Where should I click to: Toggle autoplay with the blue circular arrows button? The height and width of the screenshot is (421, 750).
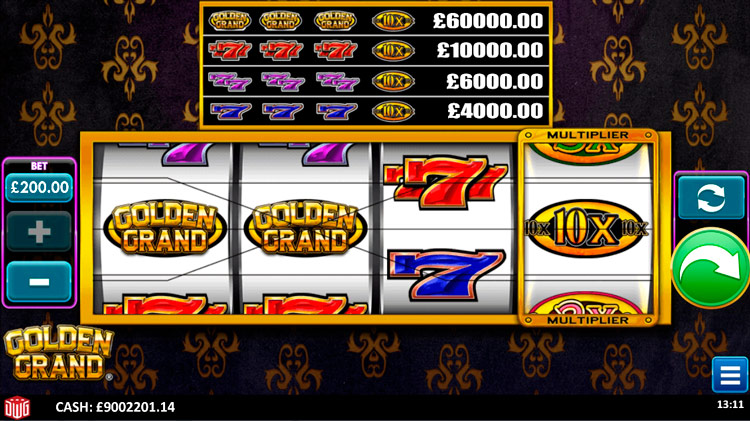click(x=711, y=198)
